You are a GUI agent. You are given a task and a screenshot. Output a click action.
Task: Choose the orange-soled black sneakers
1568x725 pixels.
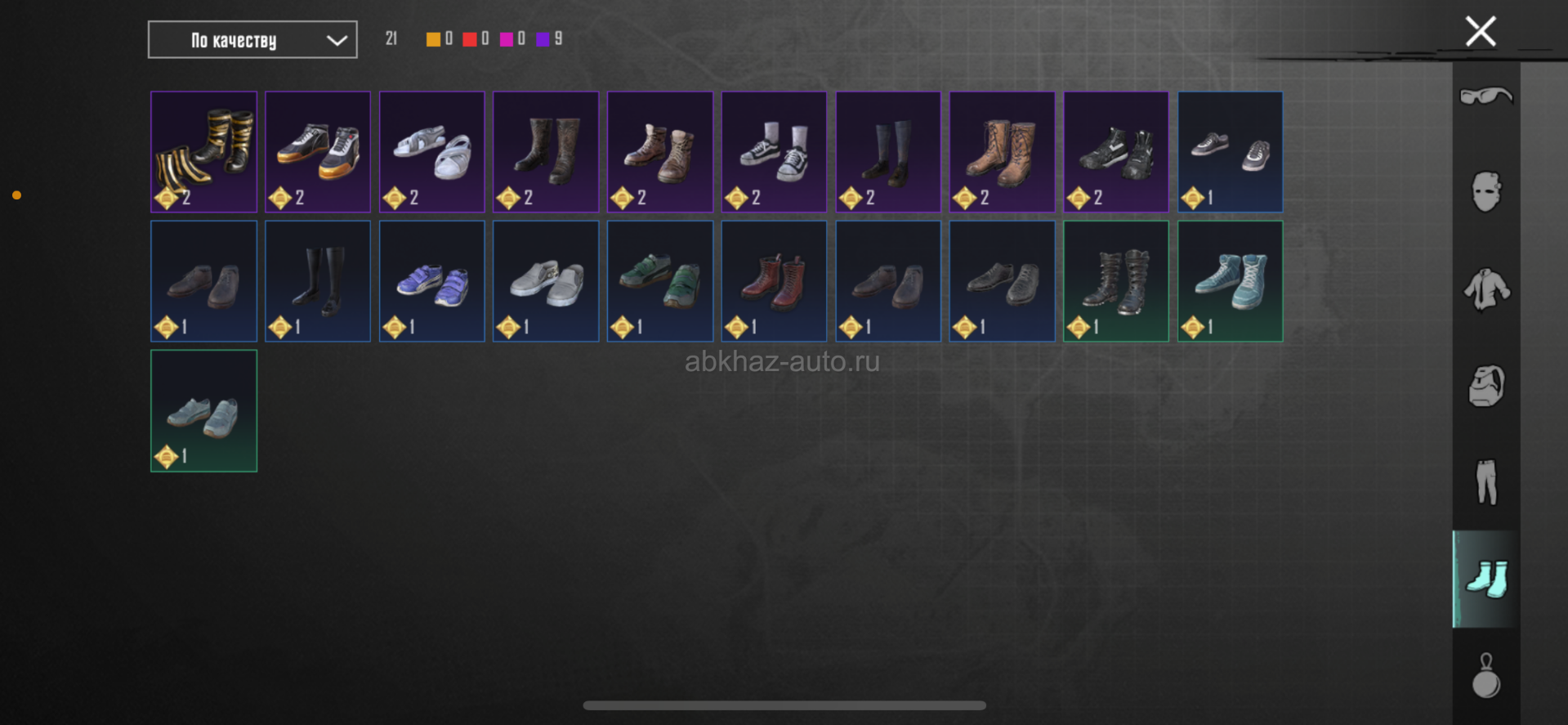(x=318, y=152)
